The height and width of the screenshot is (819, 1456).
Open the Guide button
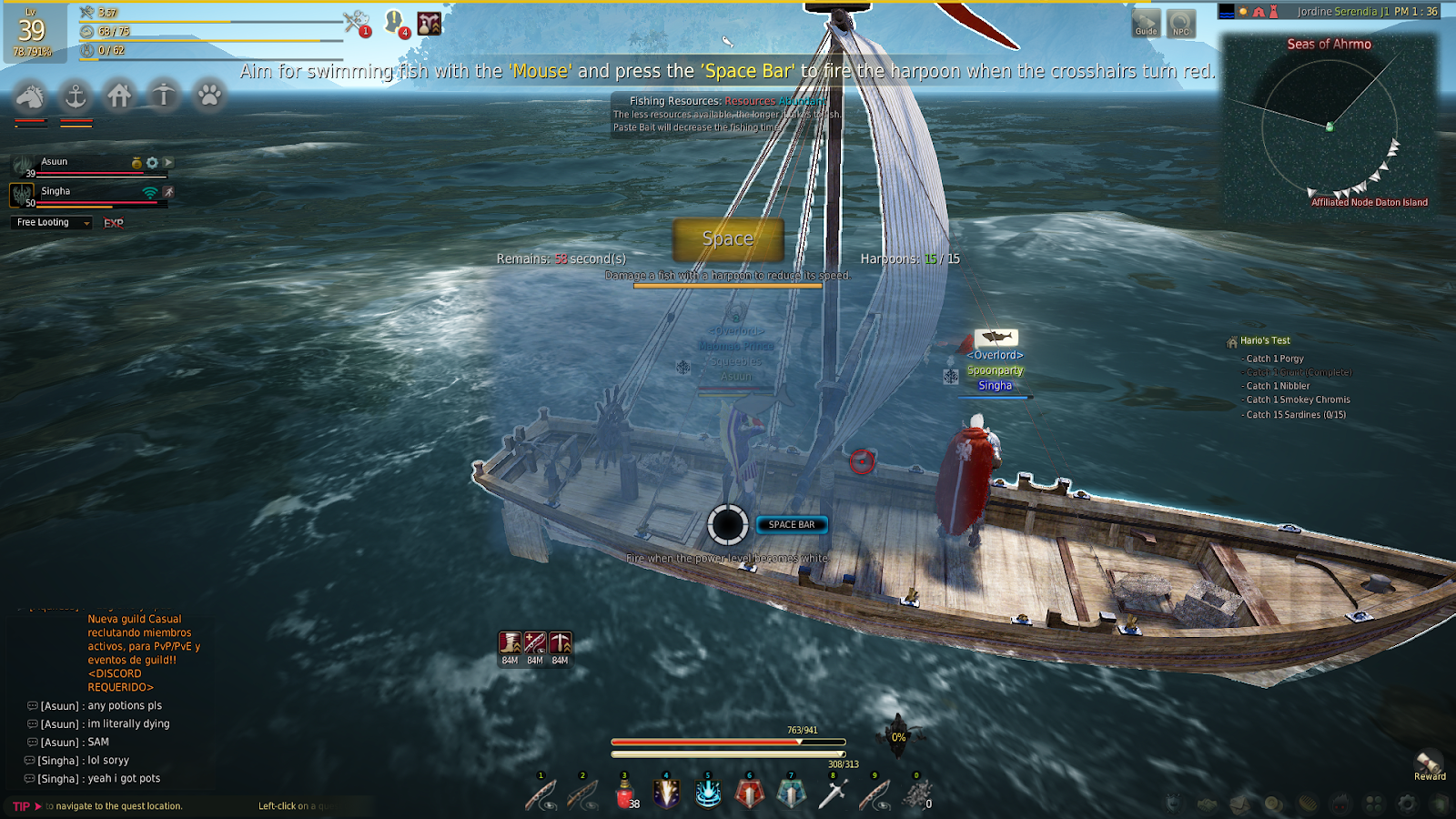pyautogui.click(x=1146, y=24)
